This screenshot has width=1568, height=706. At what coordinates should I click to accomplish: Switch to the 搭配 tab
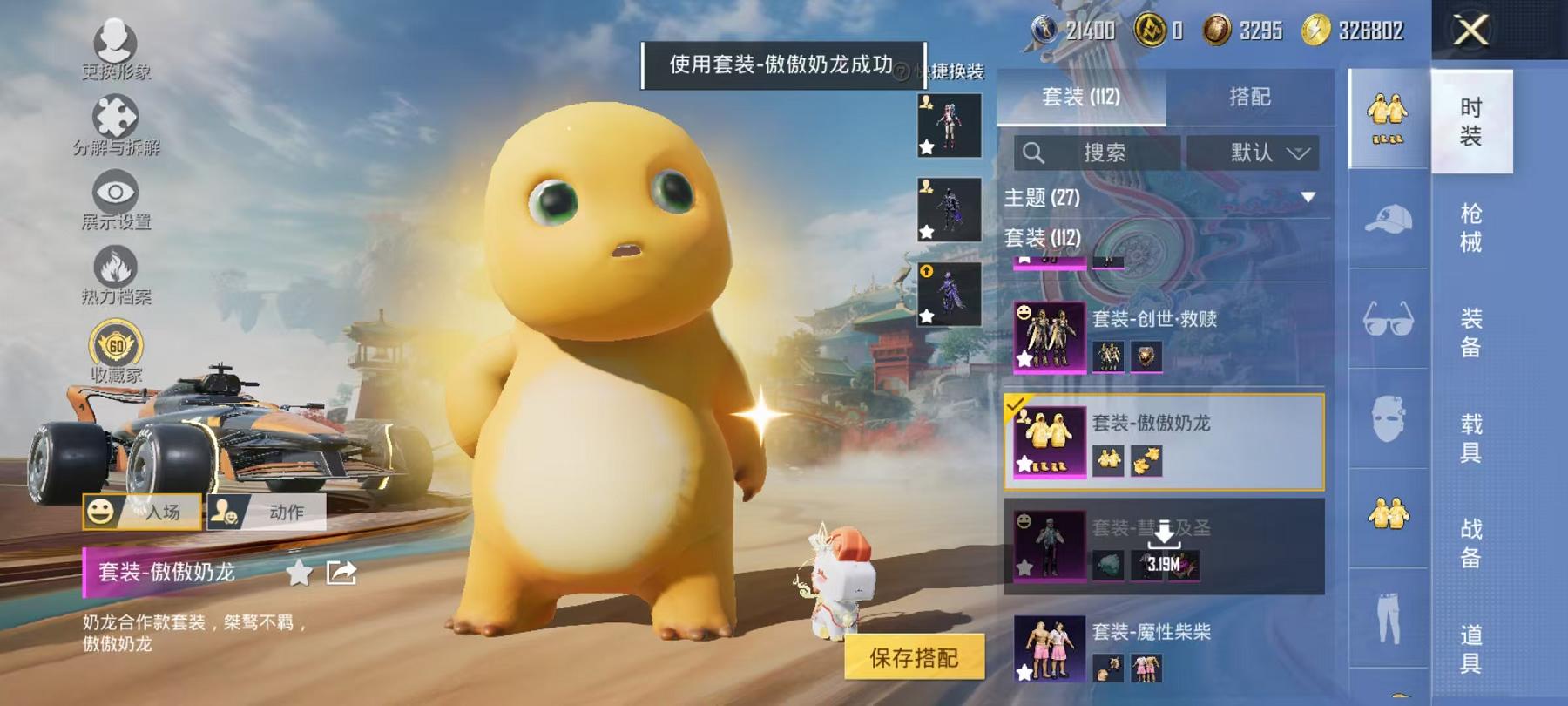coord(1252,98)
